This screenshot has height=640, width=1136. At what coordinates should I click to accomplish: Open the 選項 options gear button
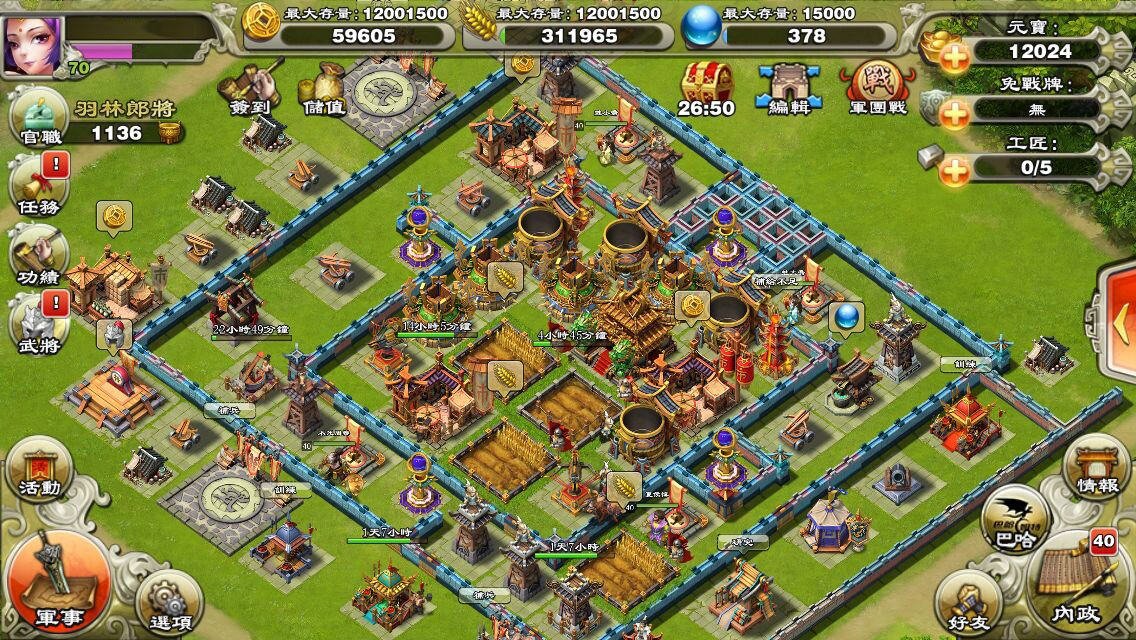tap(160, 599)
